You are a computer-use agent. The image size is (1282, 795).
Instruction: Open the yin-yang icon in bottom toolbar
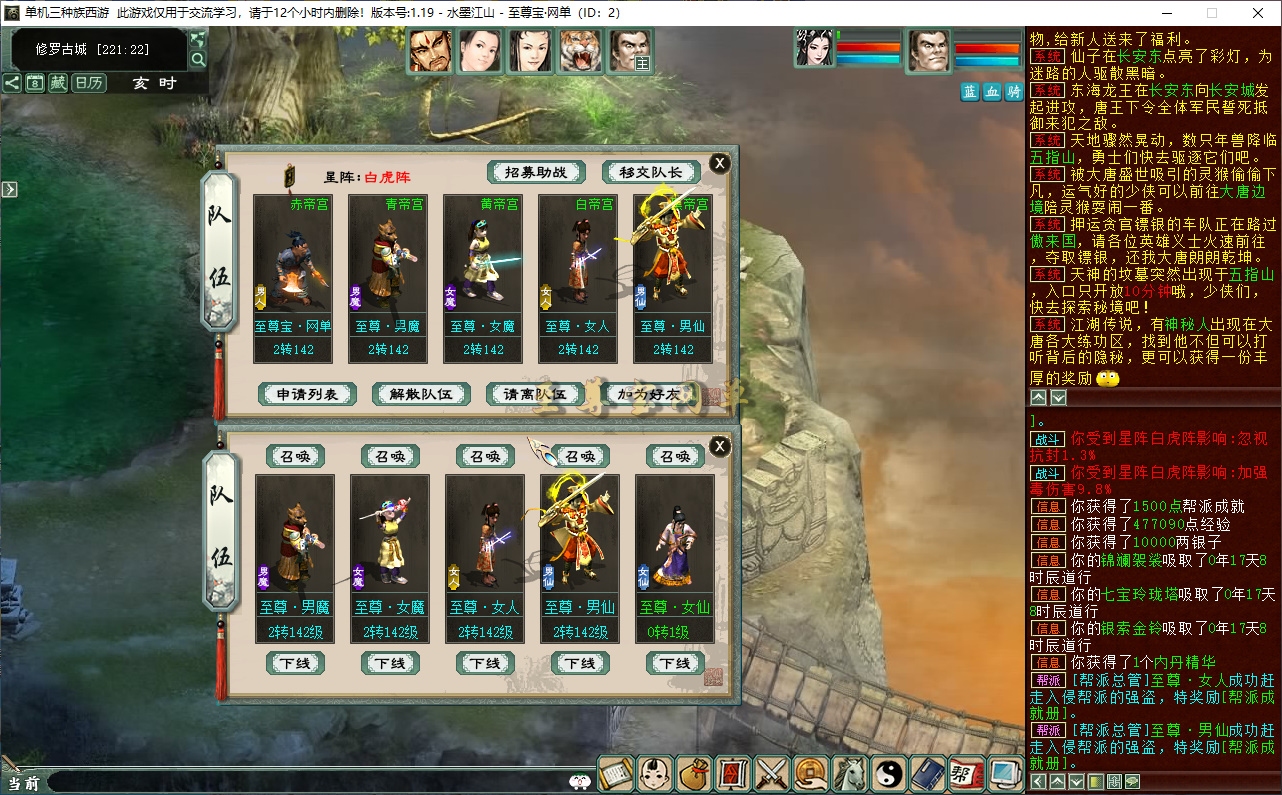(889, 773)
